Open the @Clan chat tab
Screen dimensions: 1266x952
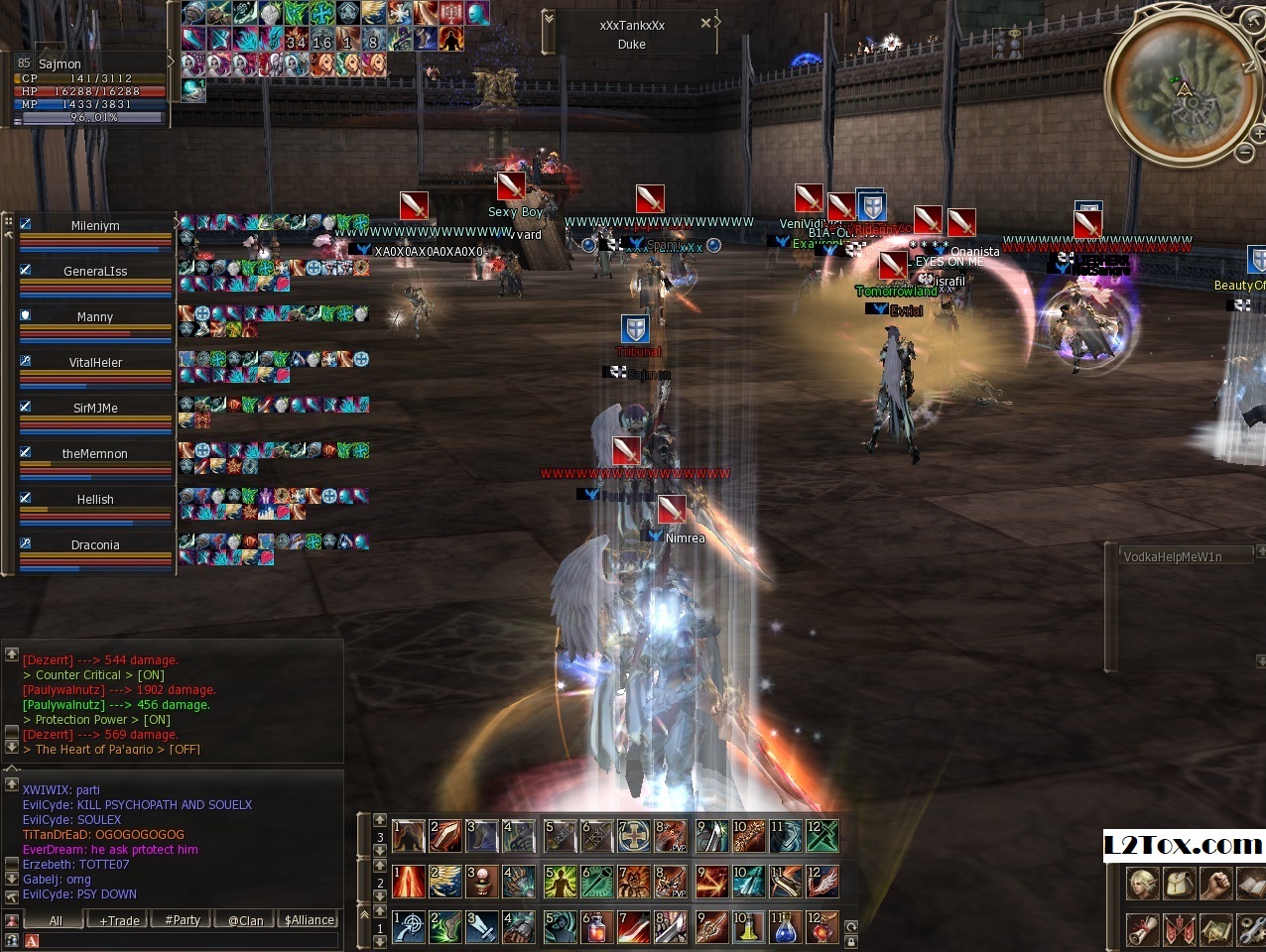click(x=245, y=920)
